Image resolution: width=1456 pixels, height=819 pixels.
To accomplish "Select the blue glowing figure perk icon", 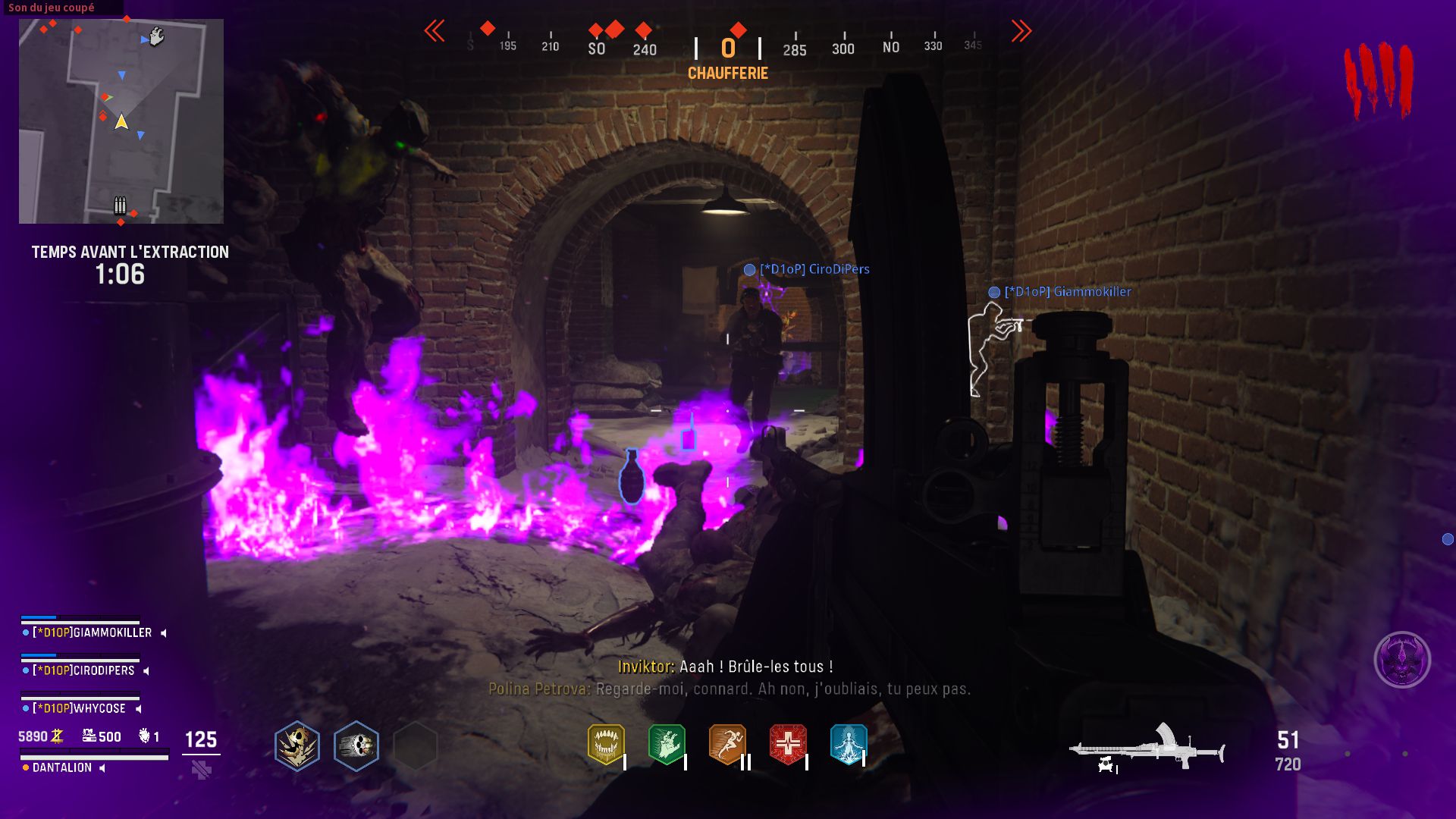I will pos(848,744).
